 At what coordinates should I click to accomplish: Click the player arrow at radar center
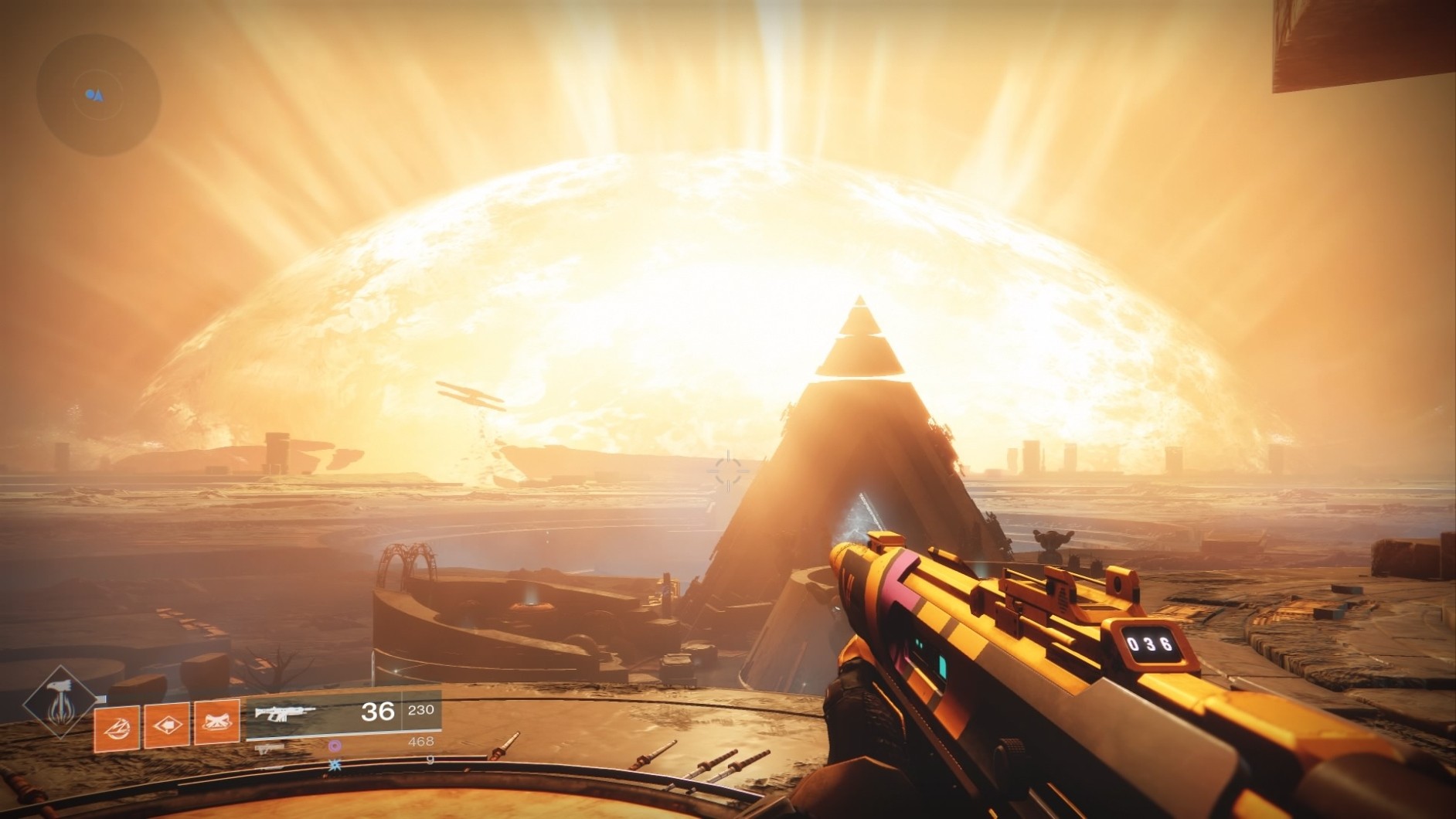point(98,96)
